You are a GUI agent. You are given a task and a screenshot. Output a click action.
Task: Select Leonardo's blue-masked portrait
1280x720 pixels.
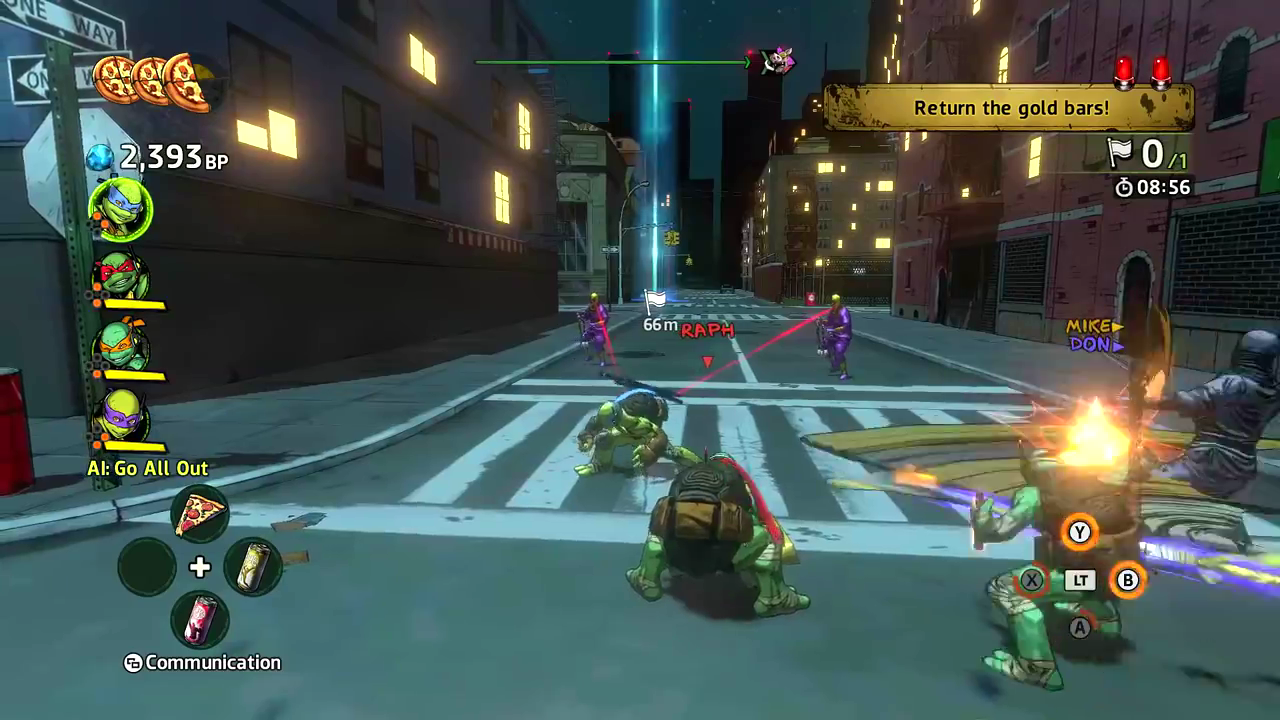(x=121, y=211)
